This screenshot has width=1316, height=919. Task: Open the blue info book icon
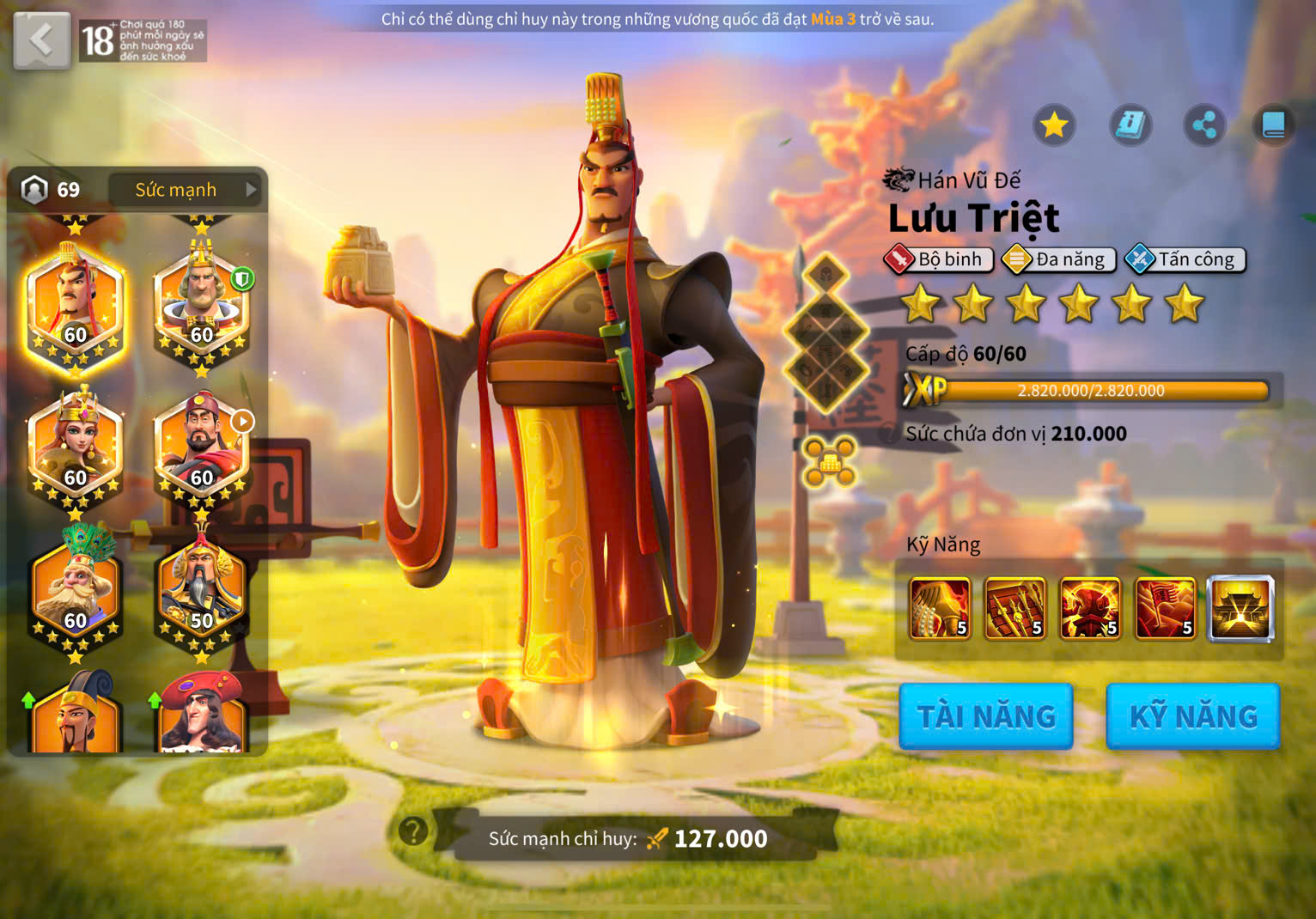(1130, 126)
